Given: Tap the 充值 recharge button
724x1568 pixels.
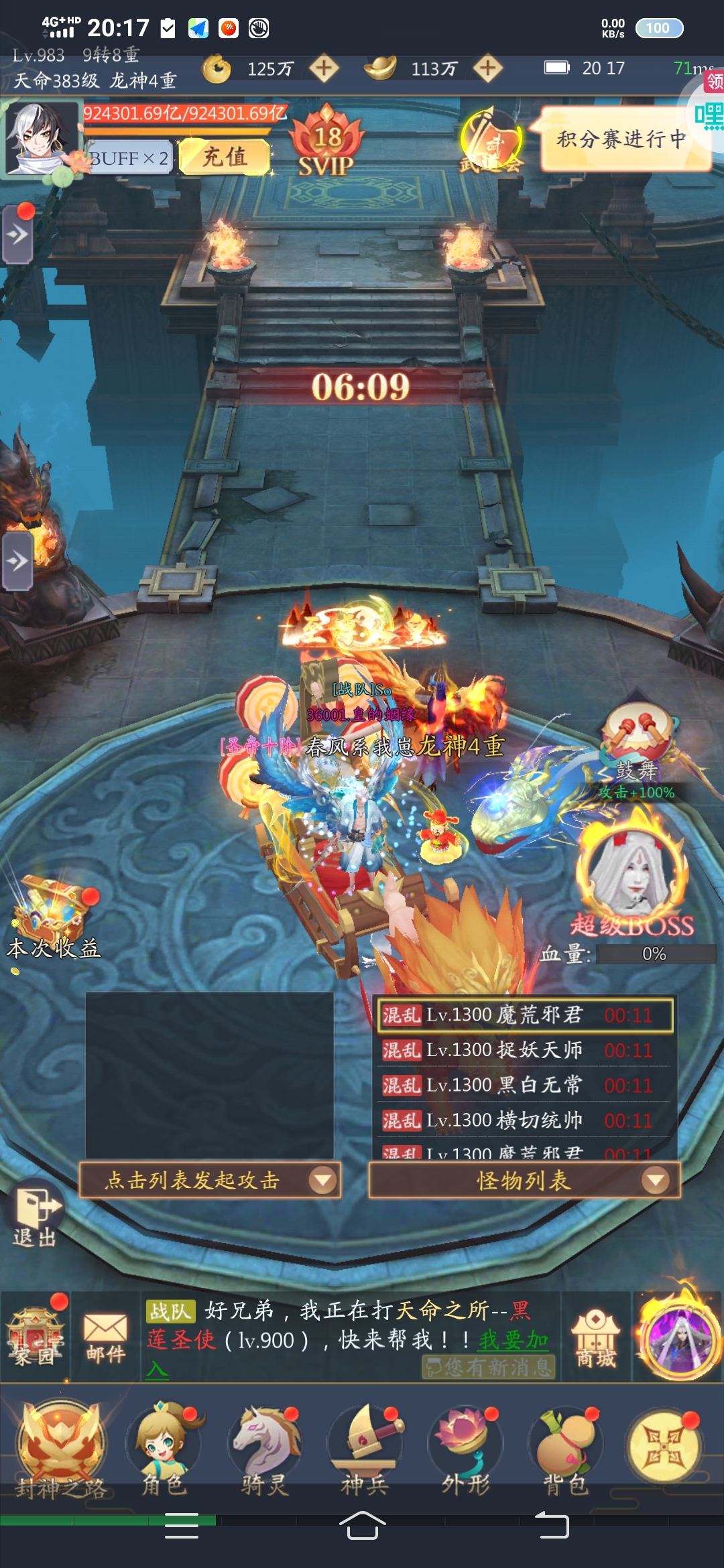Looking at the screenshot, I should tap(225, 157).
